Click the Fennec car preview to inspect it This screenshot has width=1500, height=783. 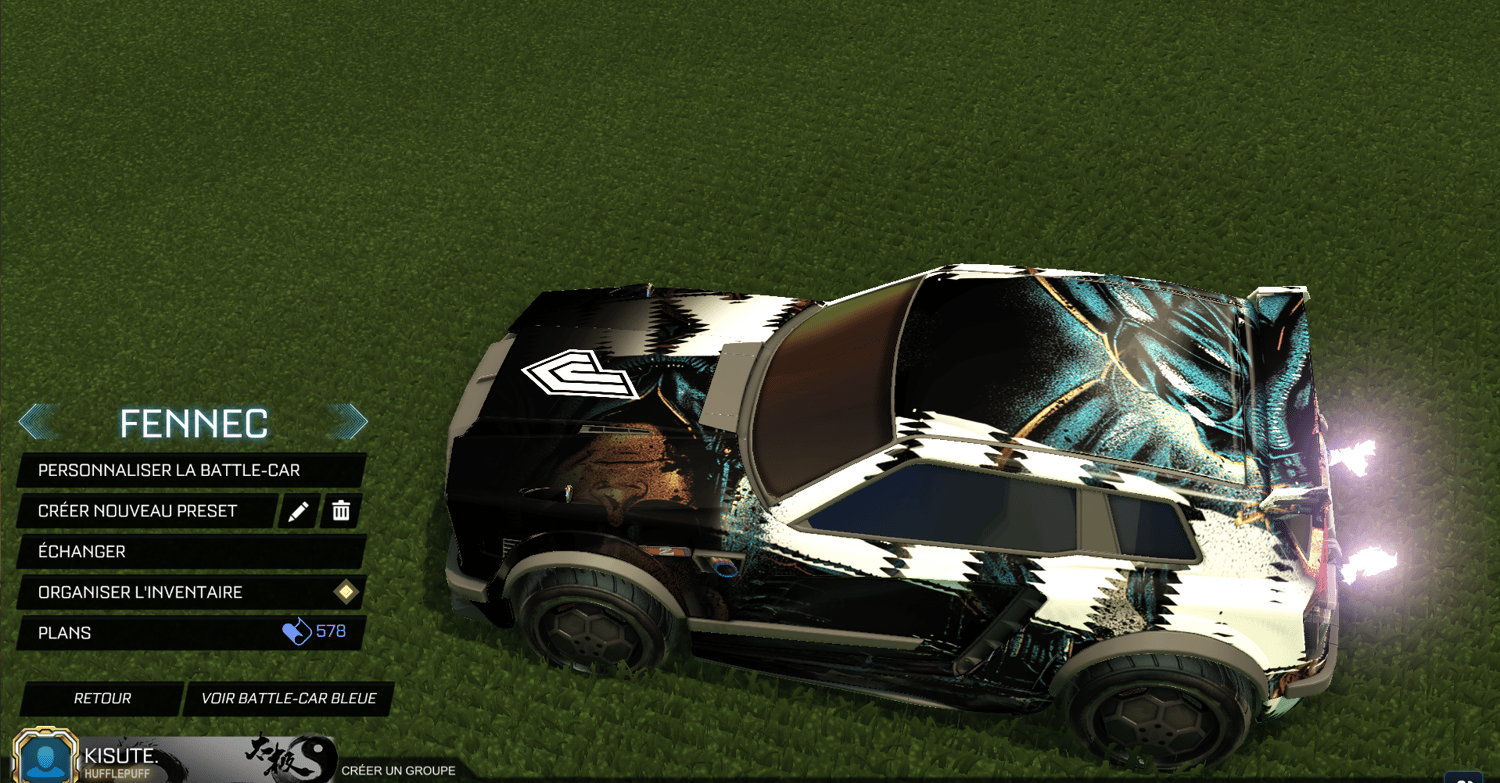point(900,480)
